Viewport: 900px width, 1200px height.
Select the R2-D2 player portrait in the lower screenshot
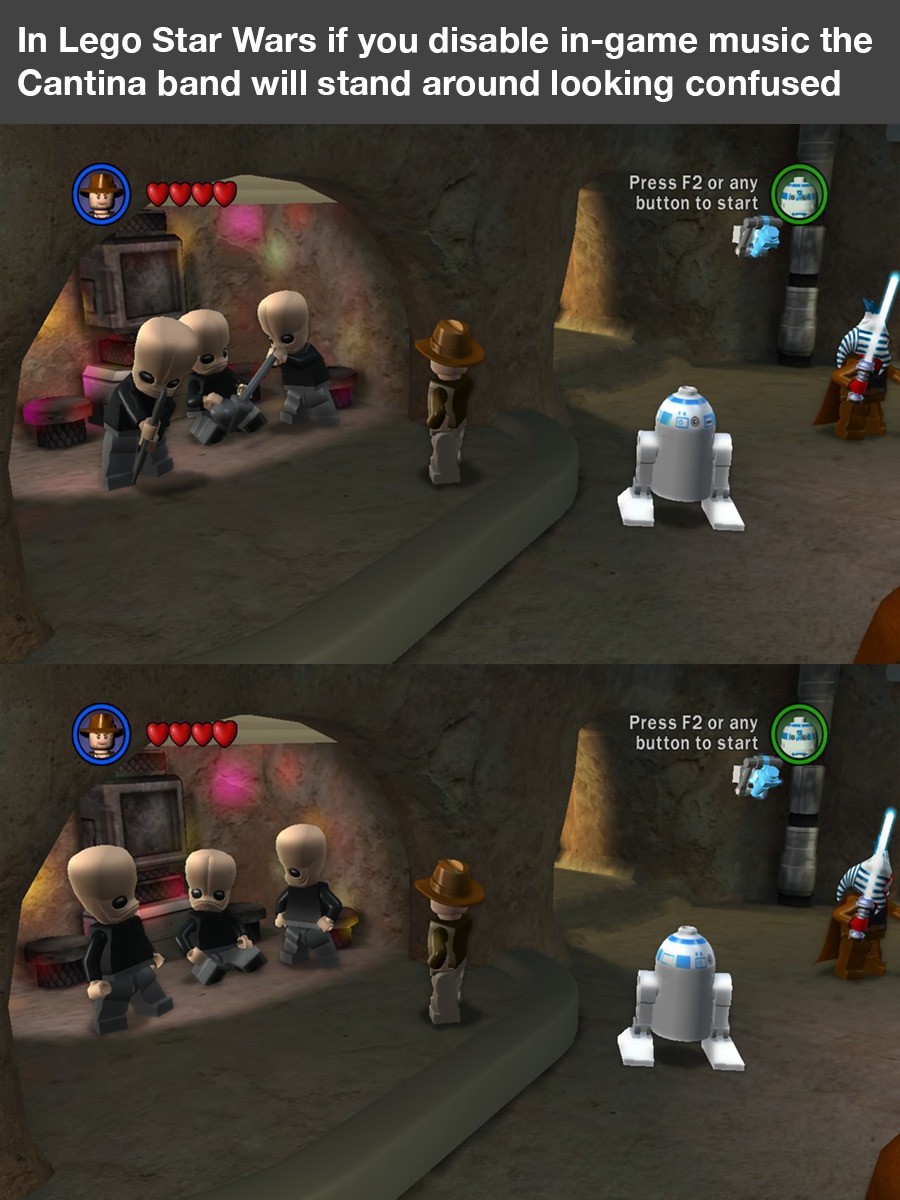799,732
